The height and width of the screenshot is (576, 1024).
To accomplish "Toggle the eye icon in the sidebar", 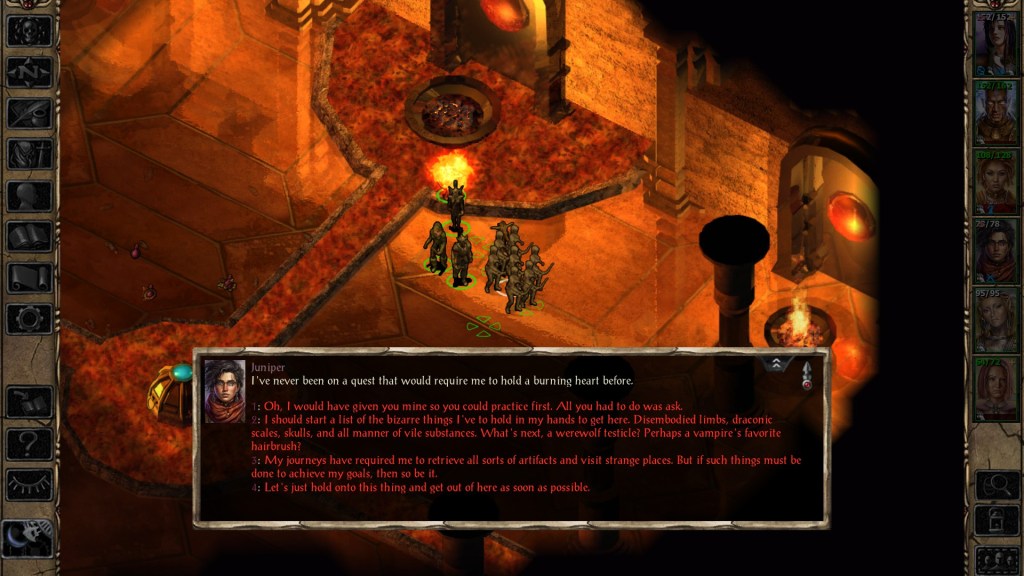I will [30, 484].
